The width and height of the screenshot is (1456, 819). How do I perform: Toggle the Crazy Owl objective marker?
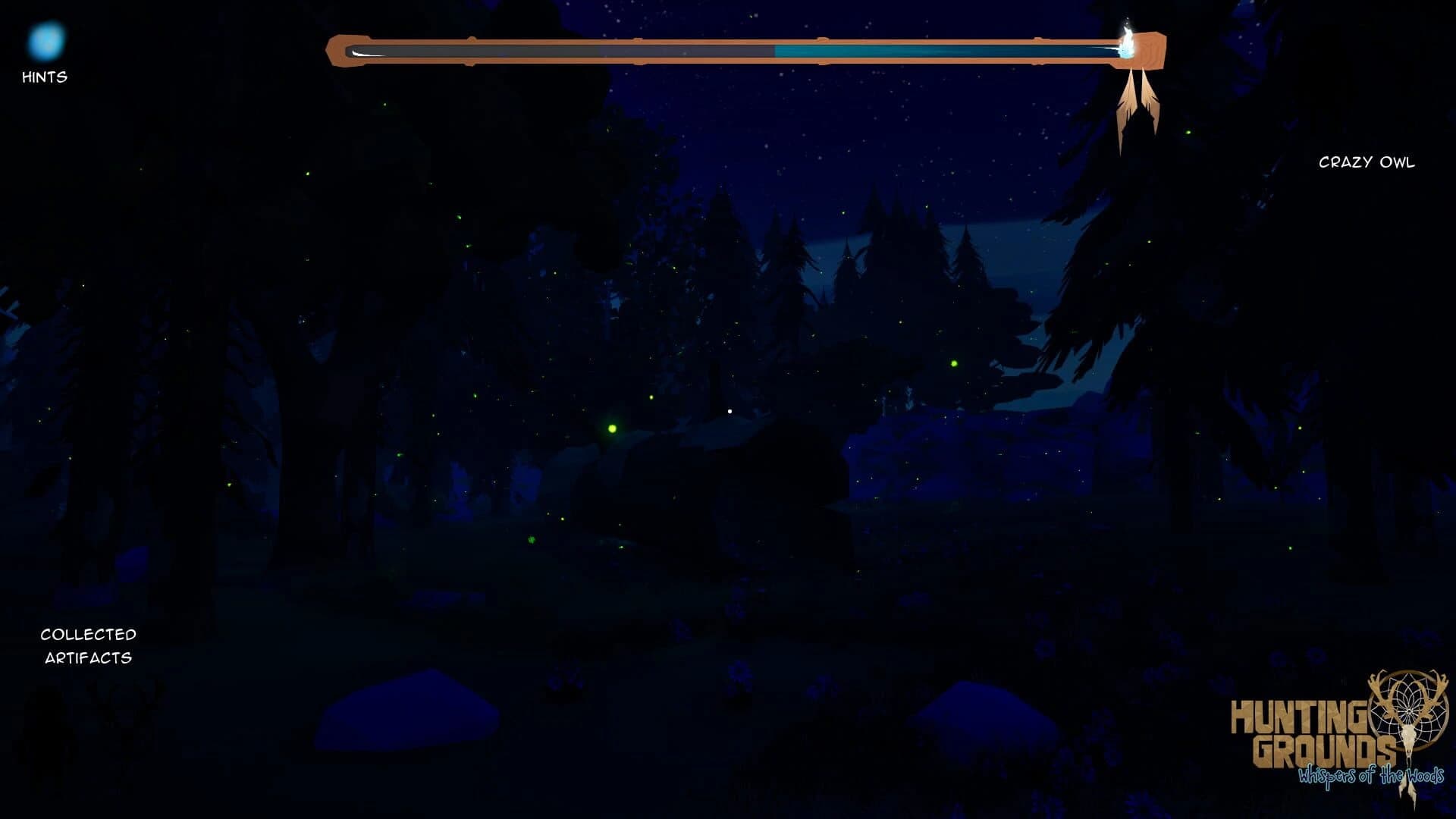tap(1367, 162)
